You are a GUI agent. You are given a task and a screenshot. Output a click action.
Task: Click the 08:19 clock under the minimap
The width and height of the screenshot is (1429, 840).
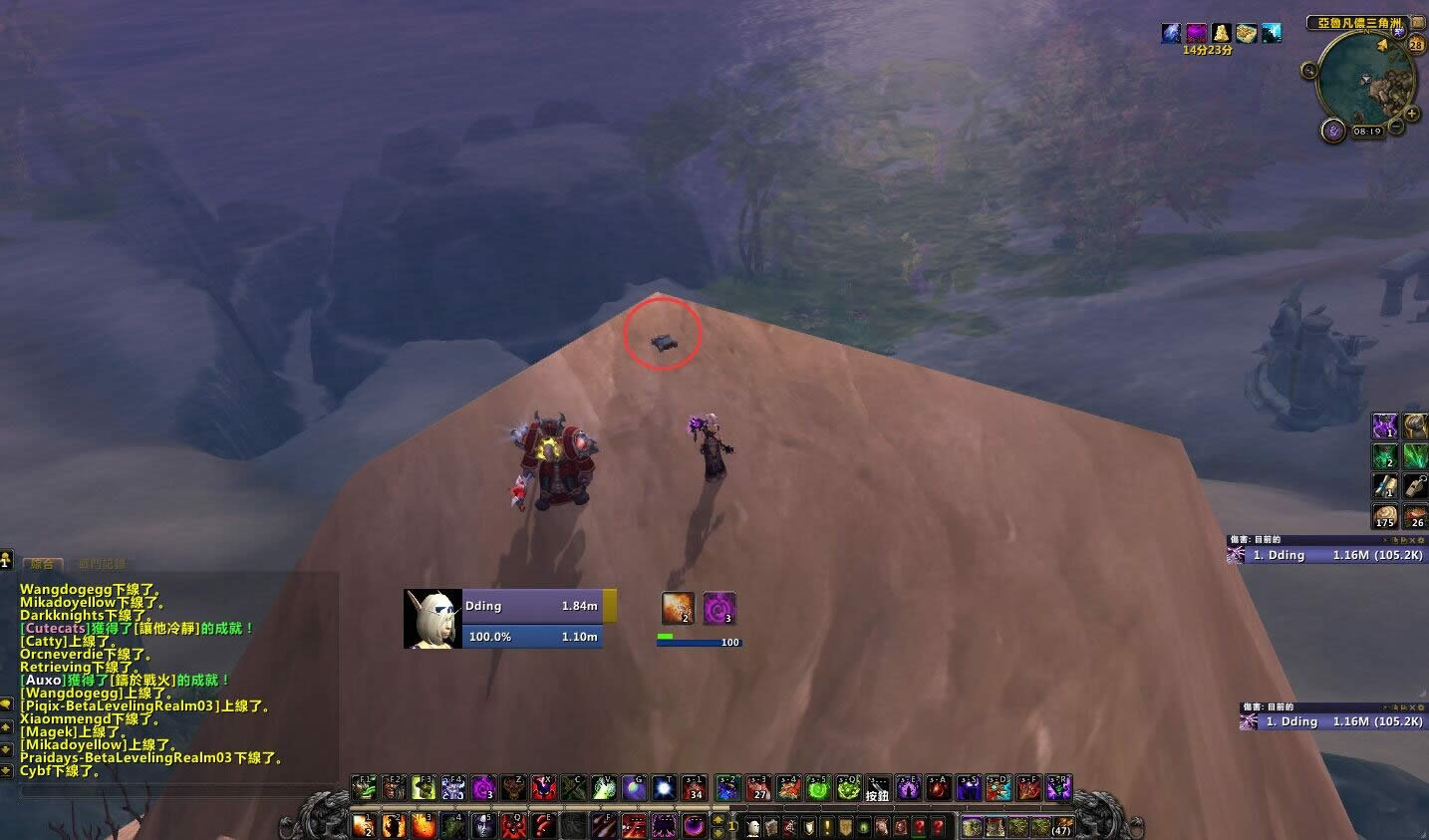point(1368,131)
